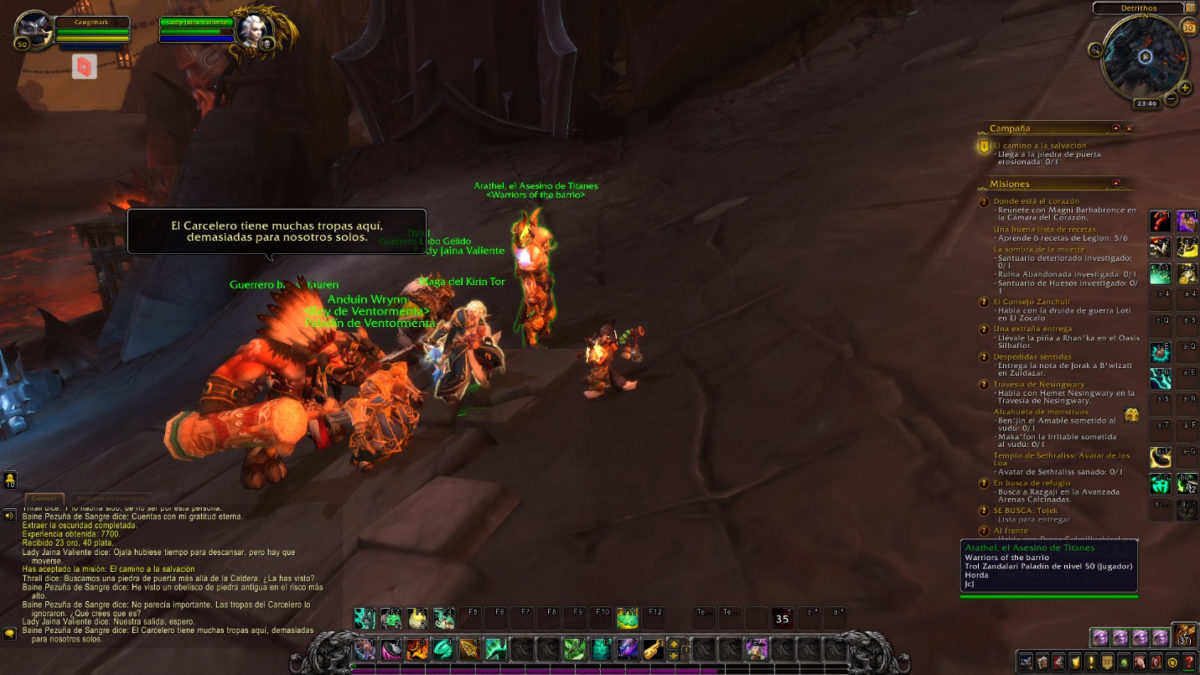Use the golden key action bar ability
Viewport: 1200px width, 675px height.
click(652, 649)
